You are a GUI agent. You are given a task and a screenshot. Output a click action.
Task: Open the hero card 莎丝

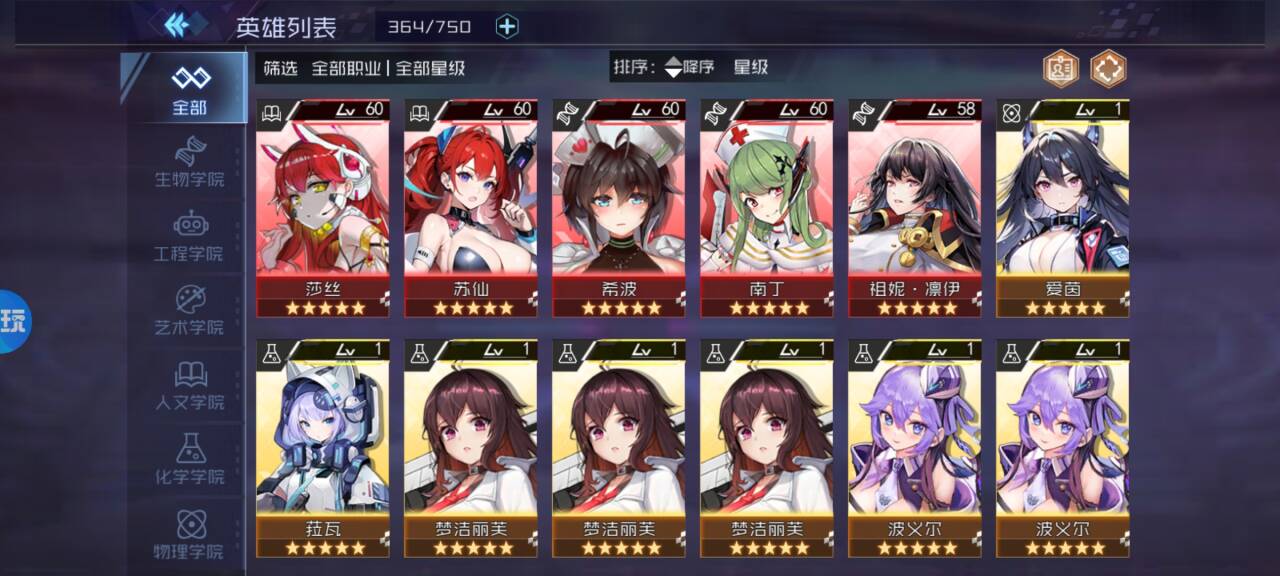pos(322,208)
